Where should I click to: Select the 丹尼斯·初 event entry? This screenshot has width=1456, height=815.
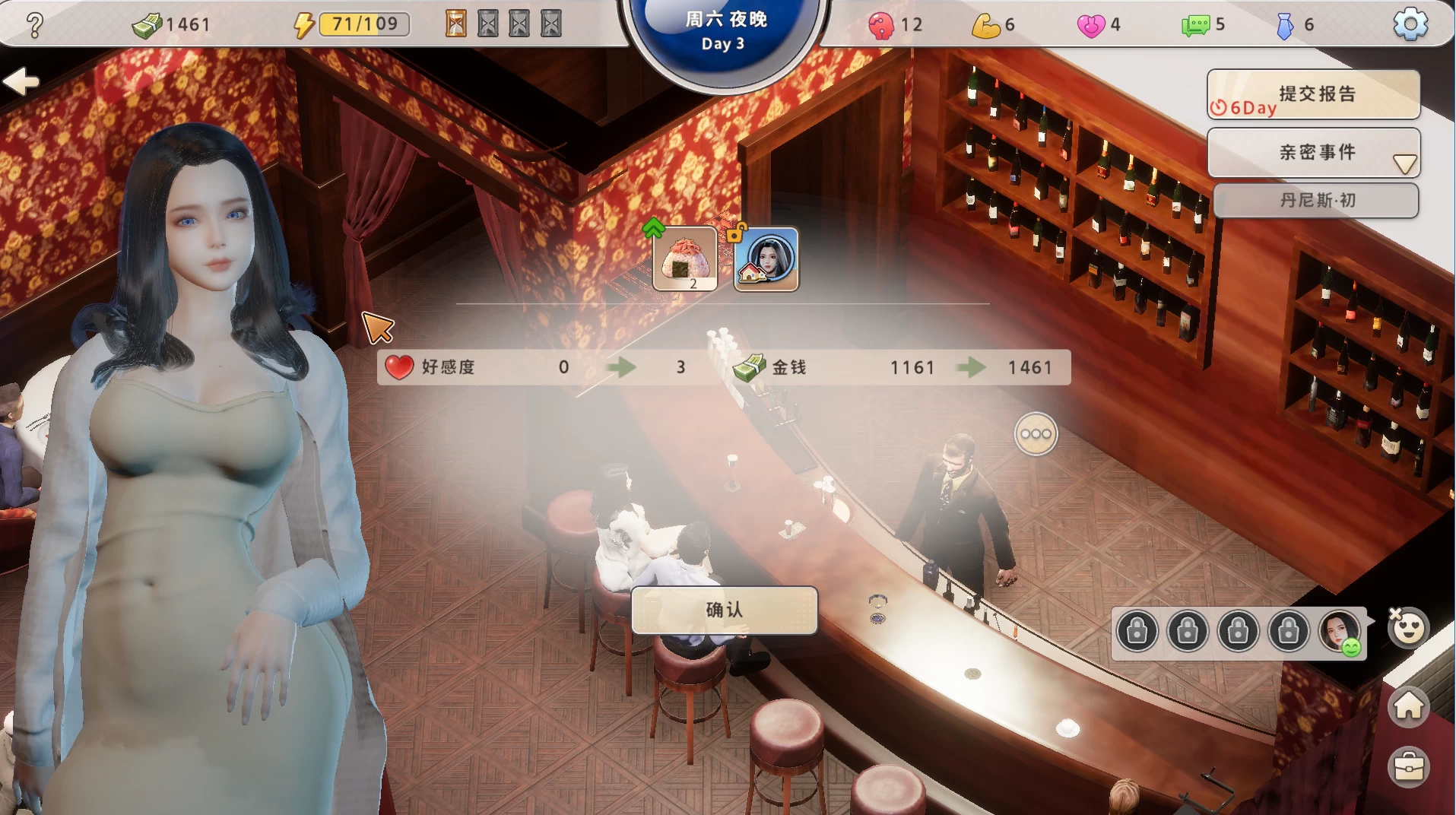1316,201
